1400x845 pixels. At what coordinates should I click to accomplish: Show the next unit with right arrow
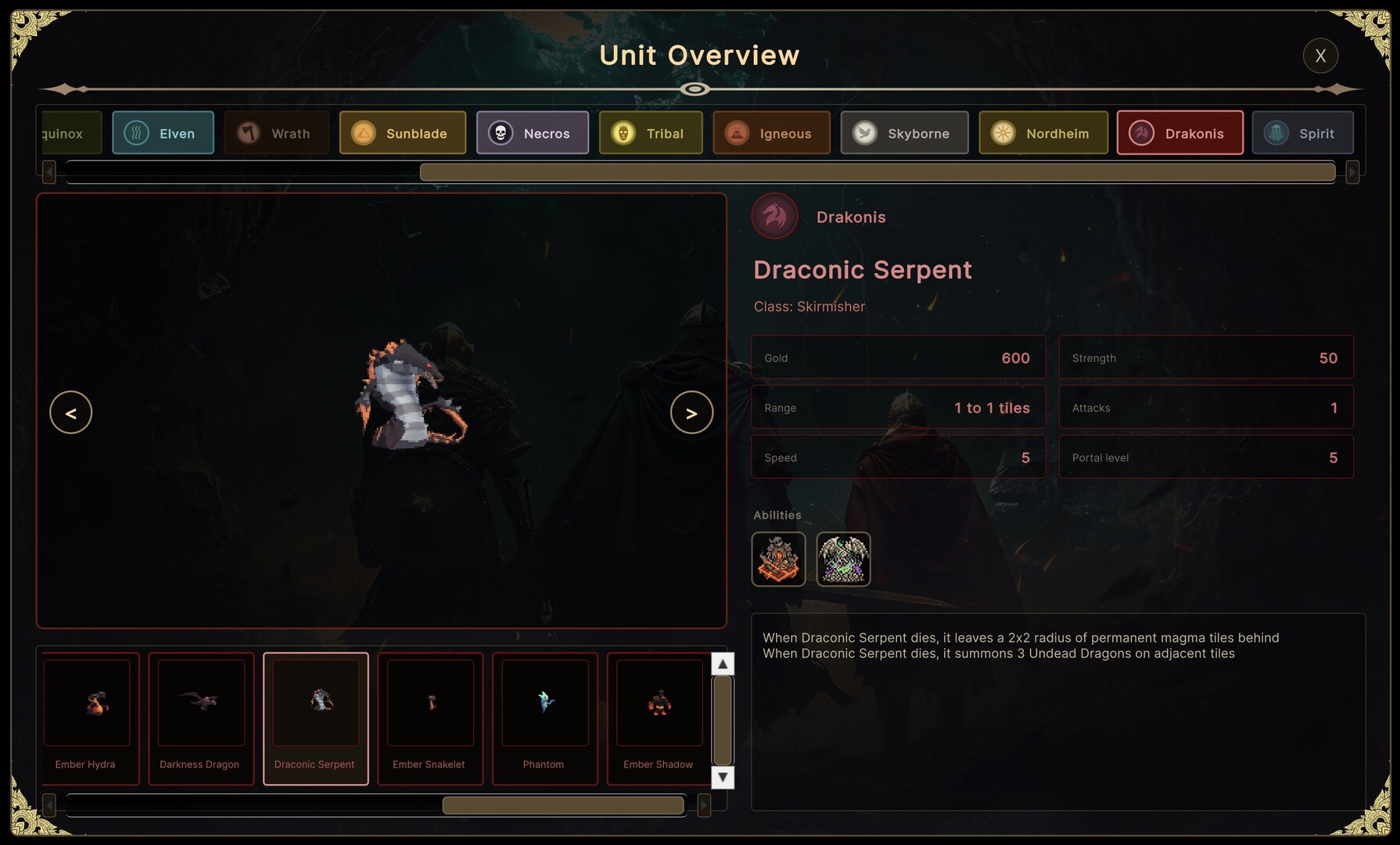point(691,412)
